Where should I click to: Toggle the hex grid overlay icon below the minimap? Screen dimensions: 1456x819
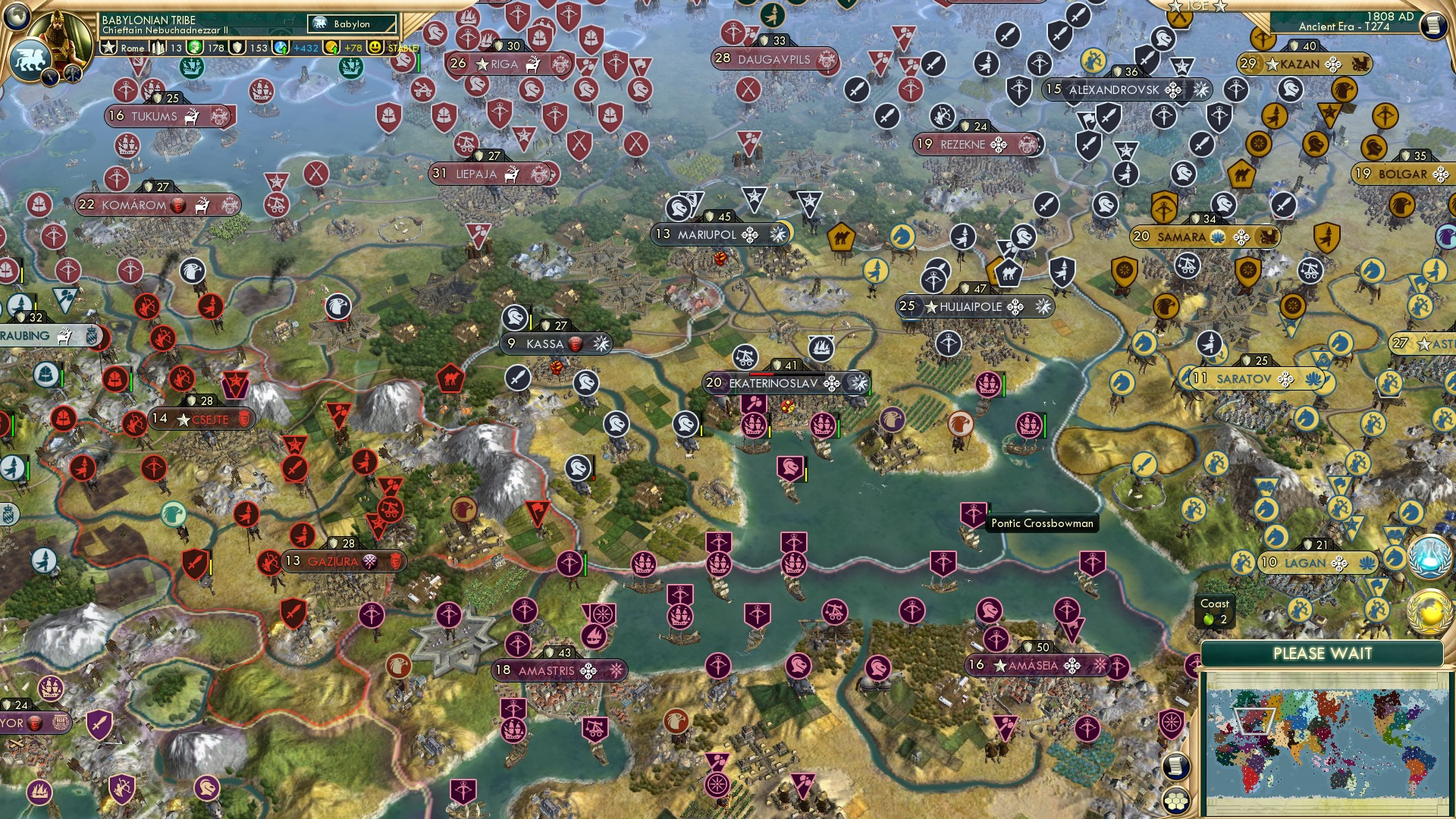click(x=1177, y=802)
